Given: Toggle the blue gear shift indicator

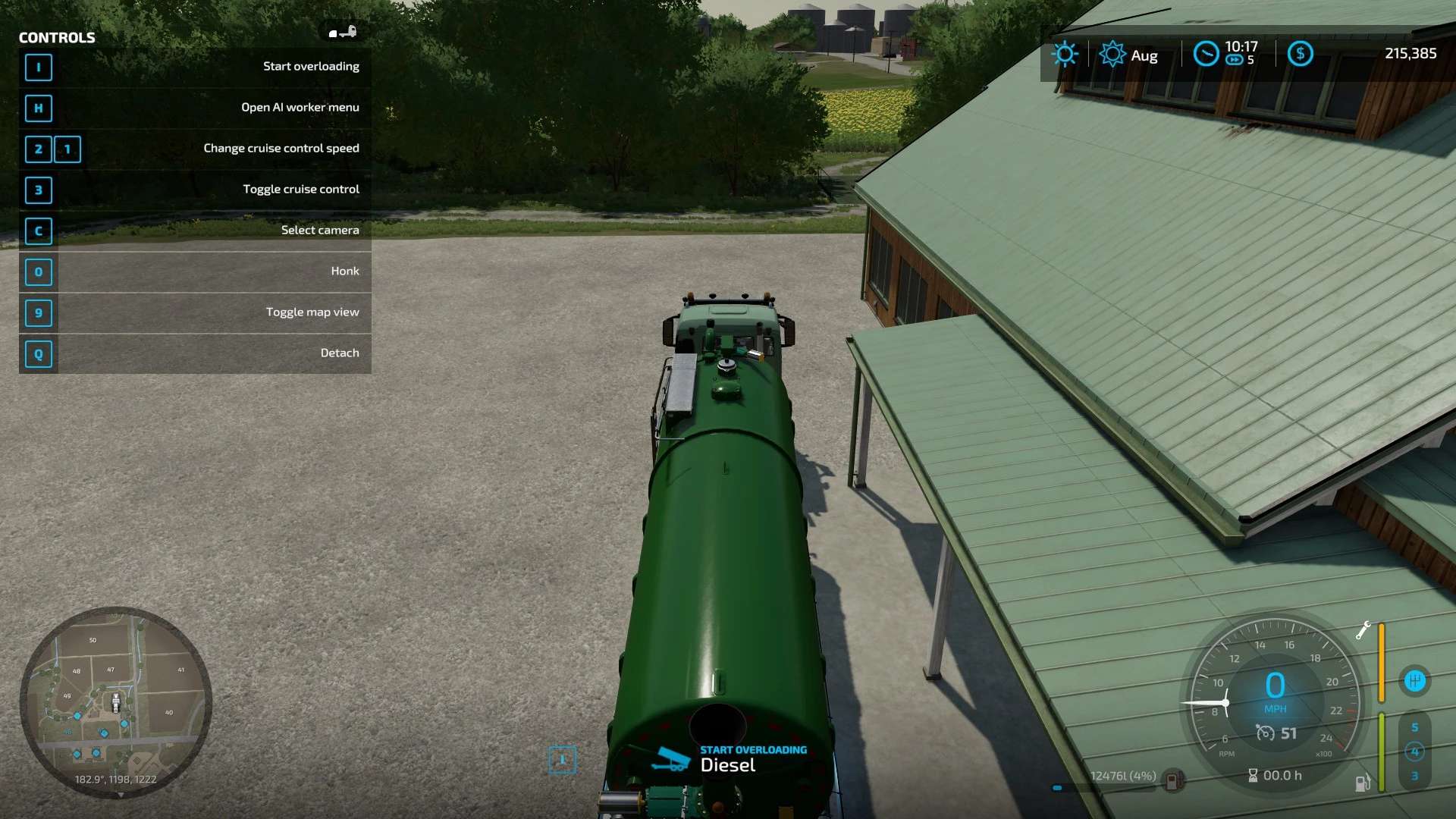Looking at the screenshot, I should 1414,681.
